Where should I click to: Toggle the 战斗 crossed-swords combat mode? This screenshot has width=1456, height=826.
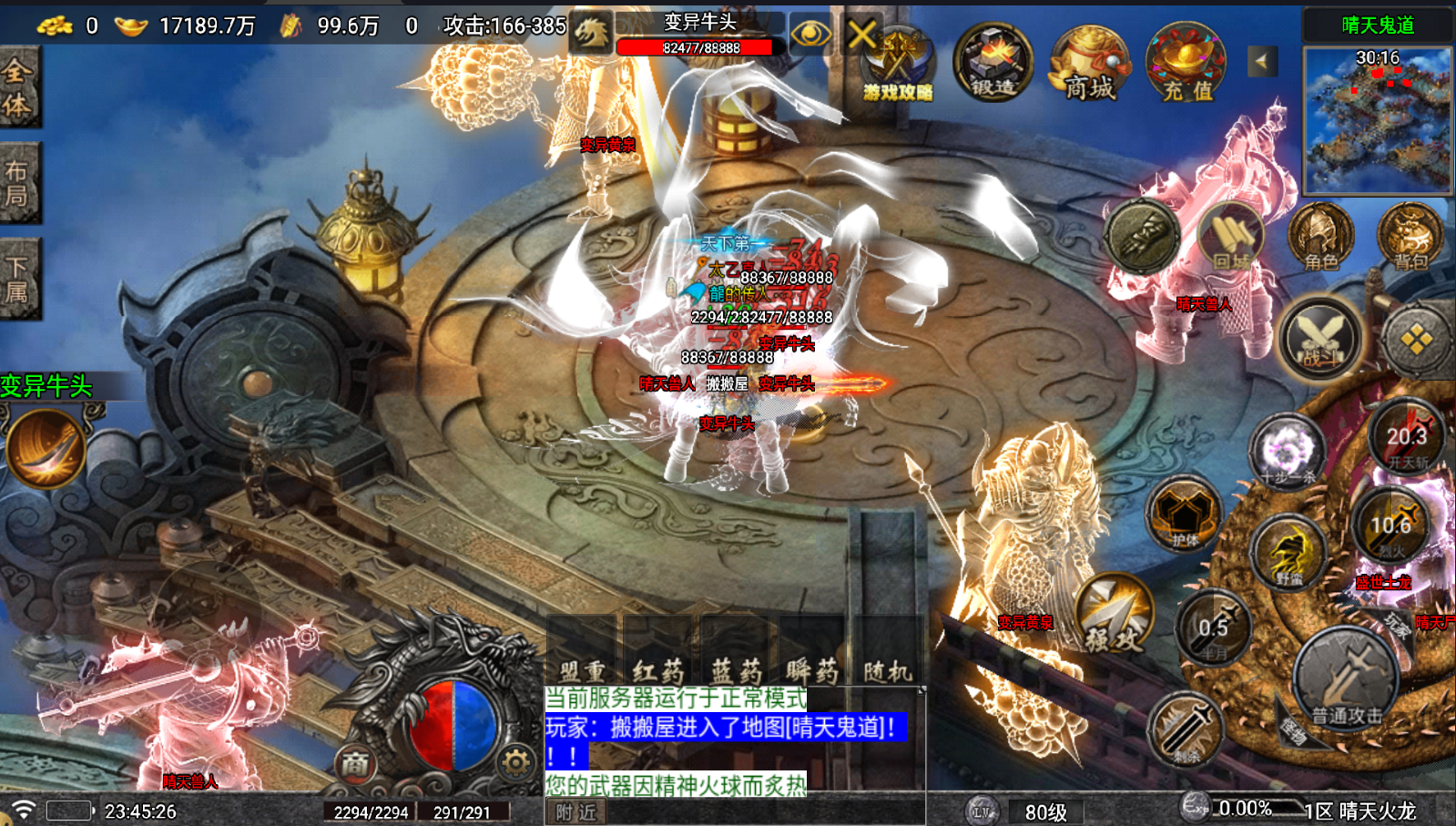[x=1320, y=337]
